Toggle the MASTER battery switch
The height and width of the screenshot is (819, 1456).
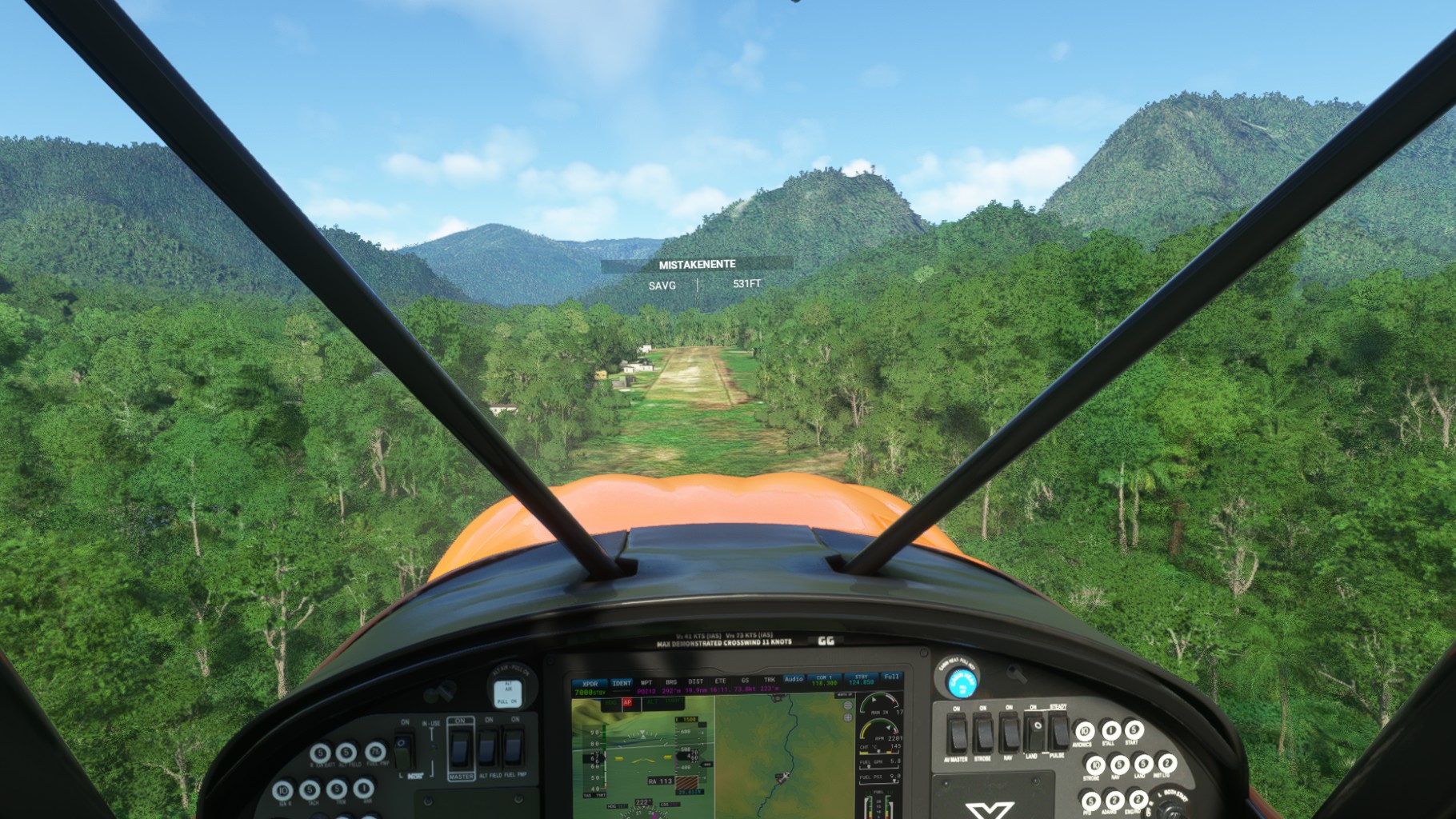(x=460, y=748)
